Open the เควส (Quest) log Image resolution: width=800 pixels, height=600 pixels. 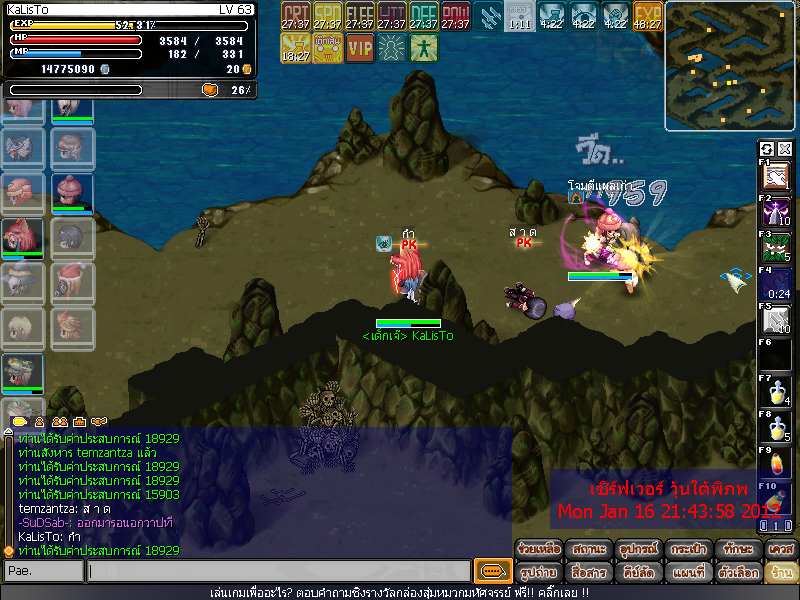tap(780, 549)
